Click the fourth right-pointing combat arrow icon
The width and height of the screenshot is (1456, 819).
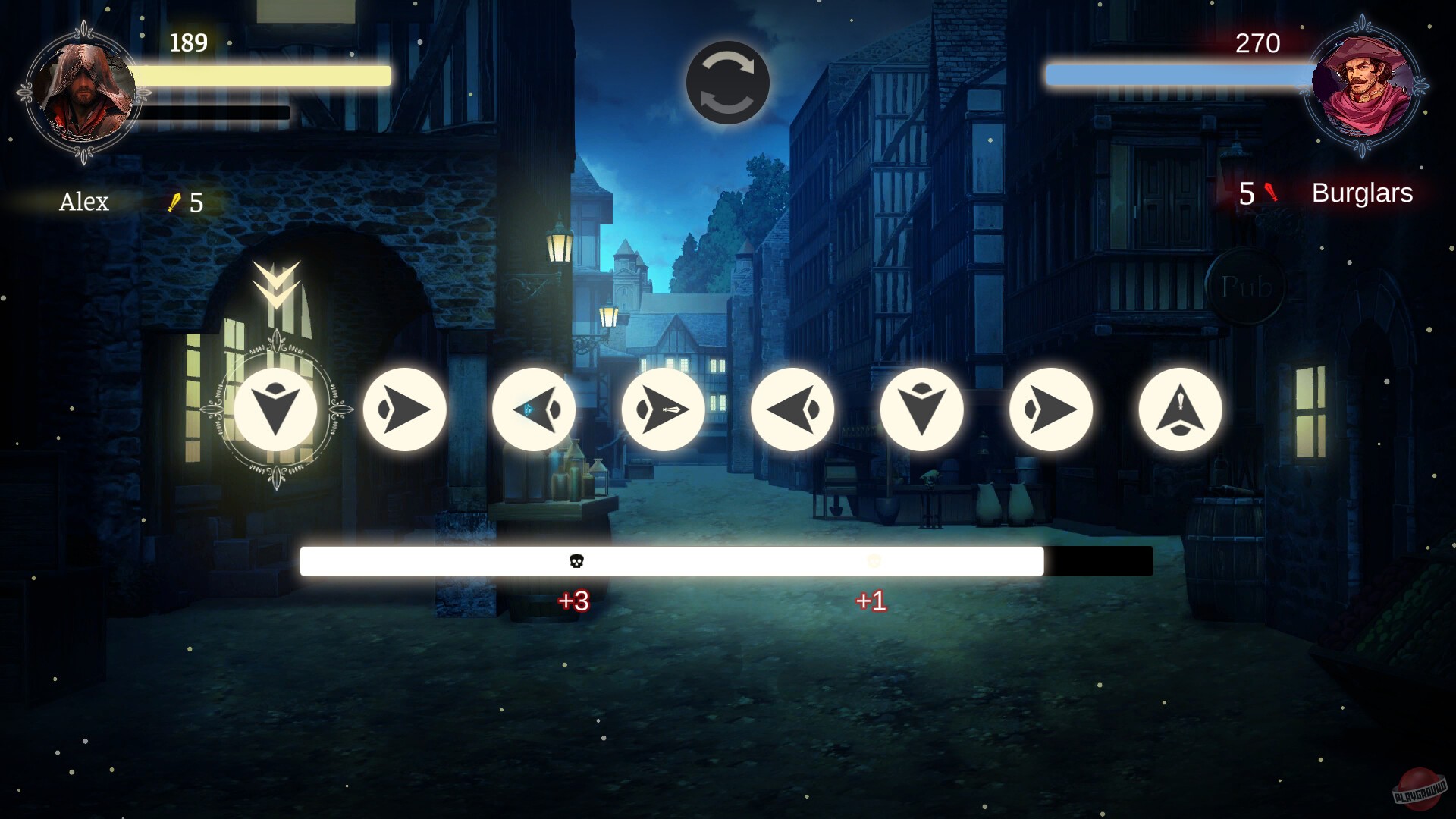(x=664, y=409)
